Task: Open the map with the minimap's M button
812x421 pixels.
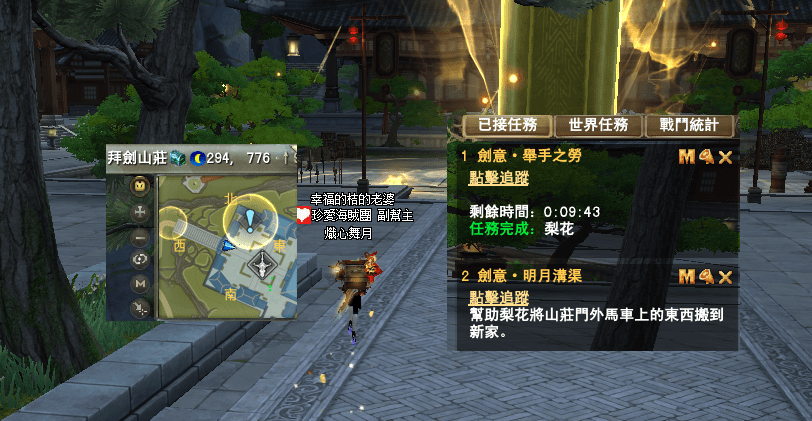Action: coord(141,284)
